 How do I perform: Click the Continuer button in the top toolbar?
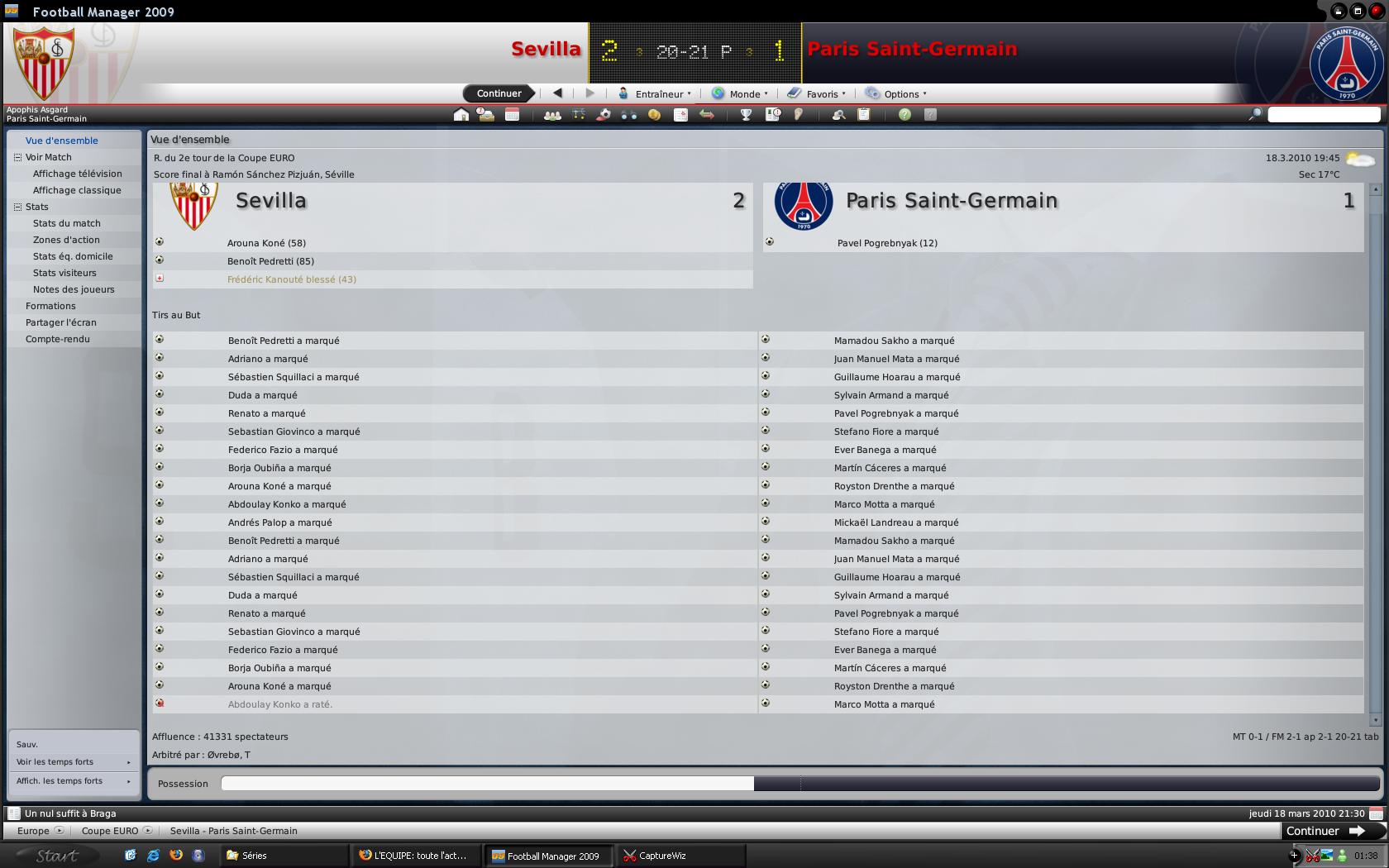click(499, 93)
